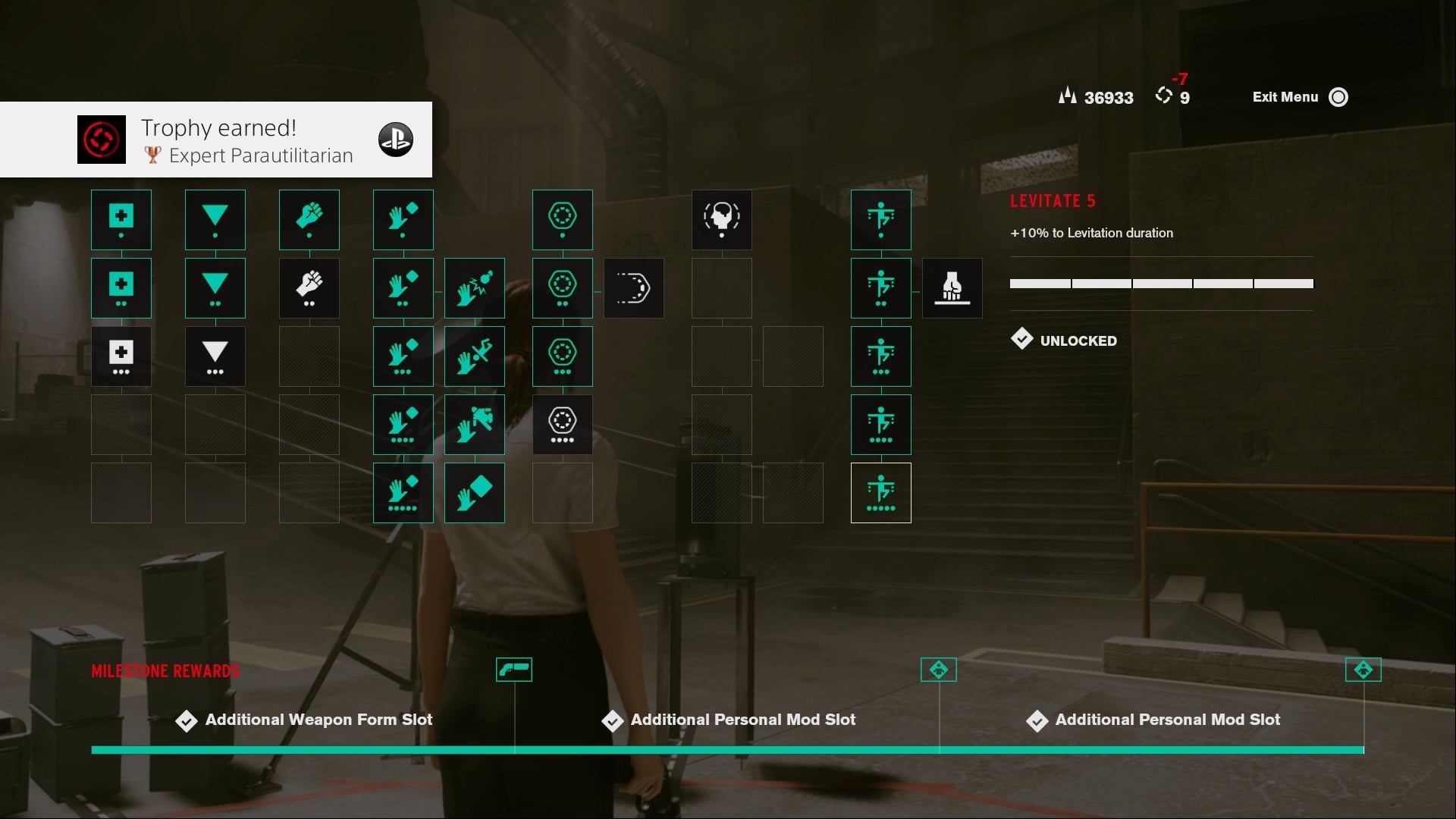
Task: Select the Launch large-object node with big diamond
Action: pyautogui.click(x=474, y=493)
